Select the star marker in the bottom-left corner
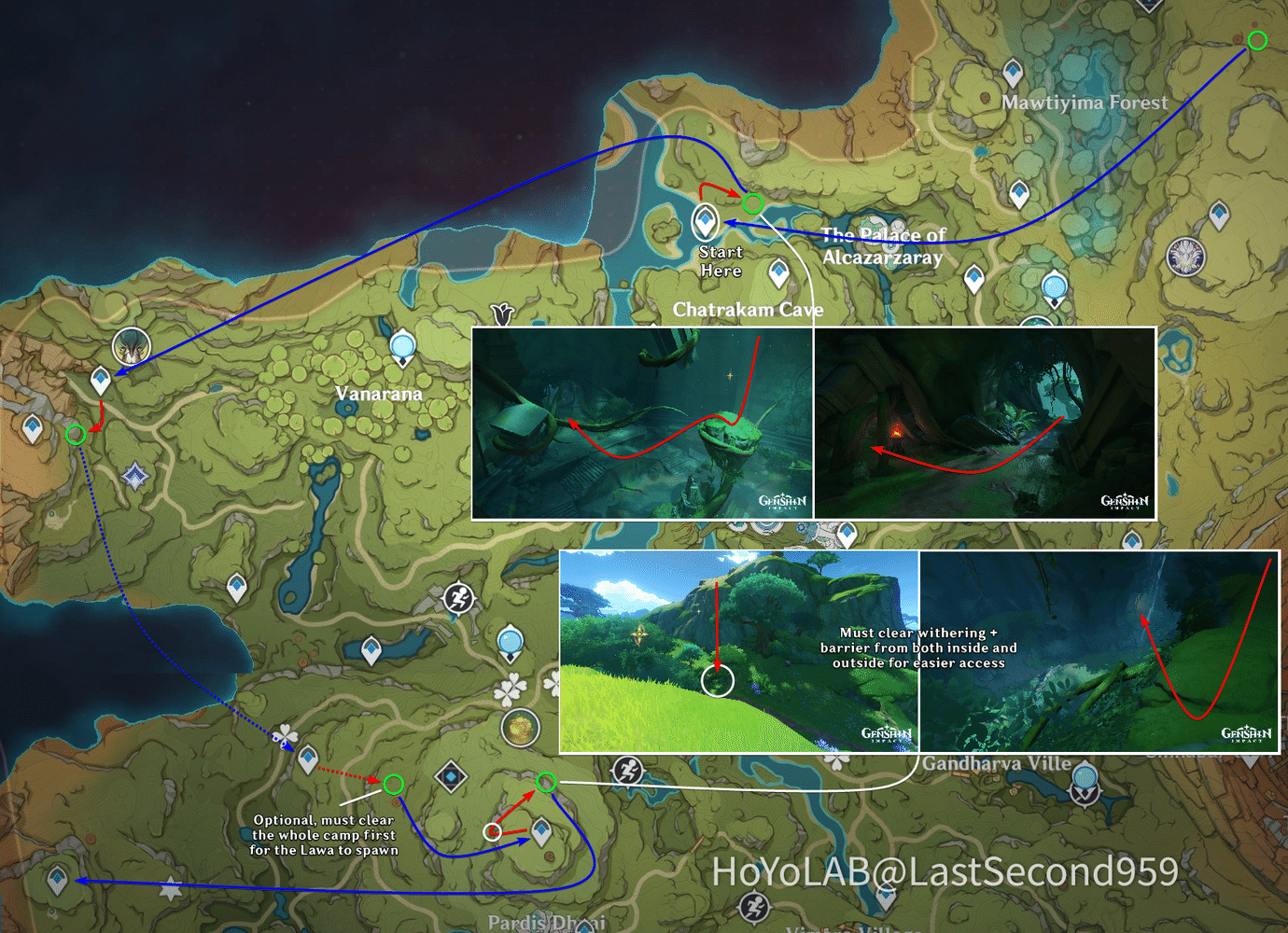 tap(170, 888)
